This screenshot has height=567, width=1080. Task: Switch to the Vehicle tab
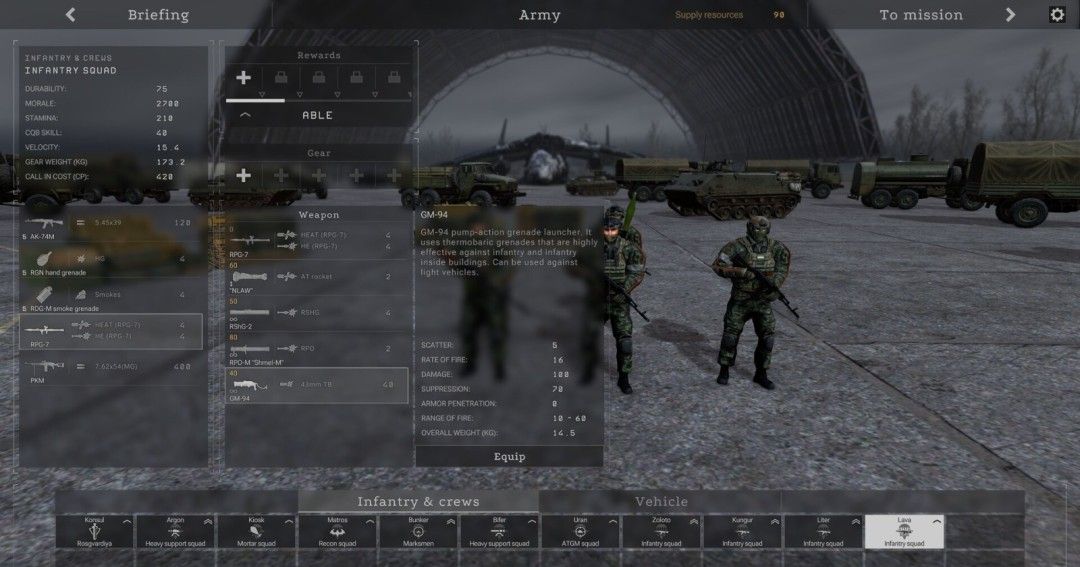pyautogui.click(x=661, y=502)
